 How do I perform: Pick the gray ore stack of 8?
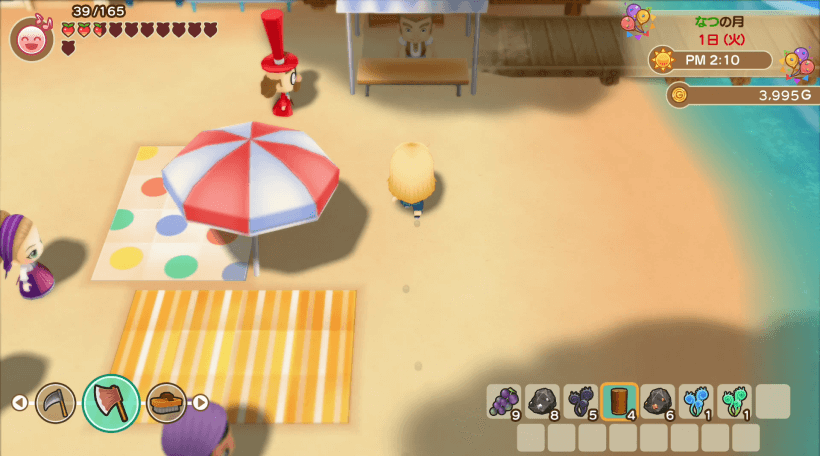[x=542, y=401]
